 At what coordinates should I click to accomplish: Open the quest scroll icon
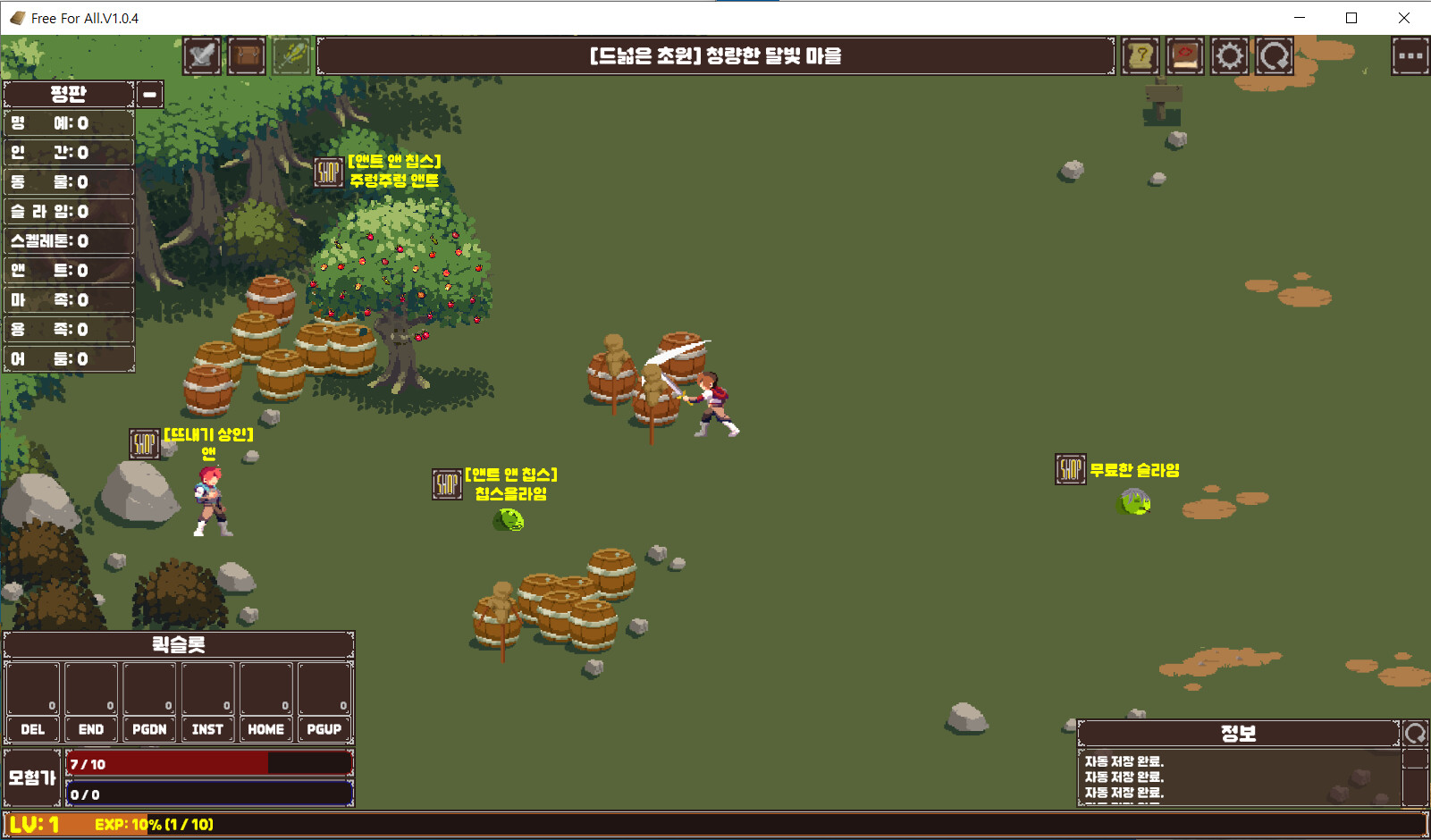pos(1140,55)
